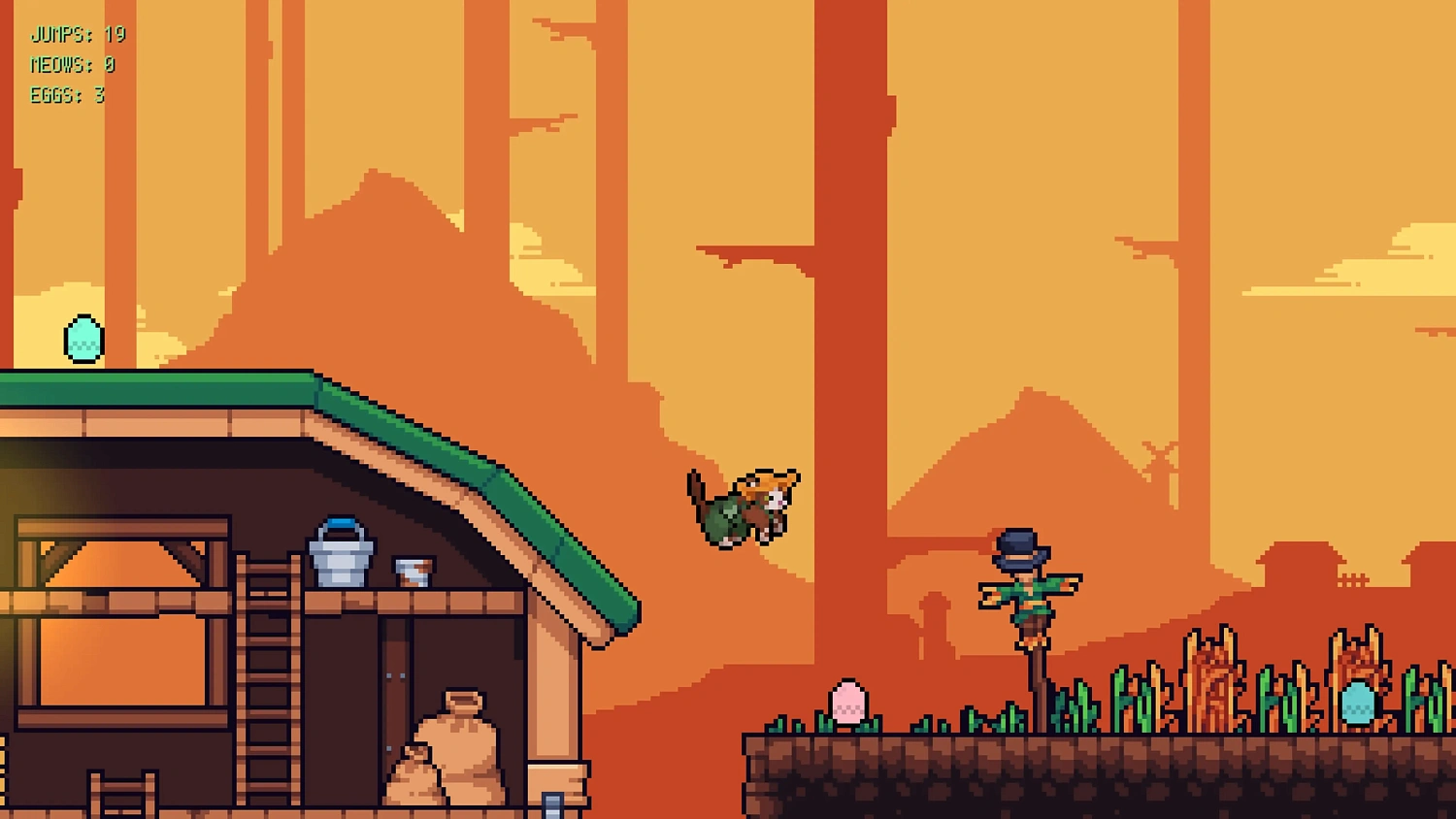
Task: Click the blue egg above the barn roof
Action: click(83, 338)
